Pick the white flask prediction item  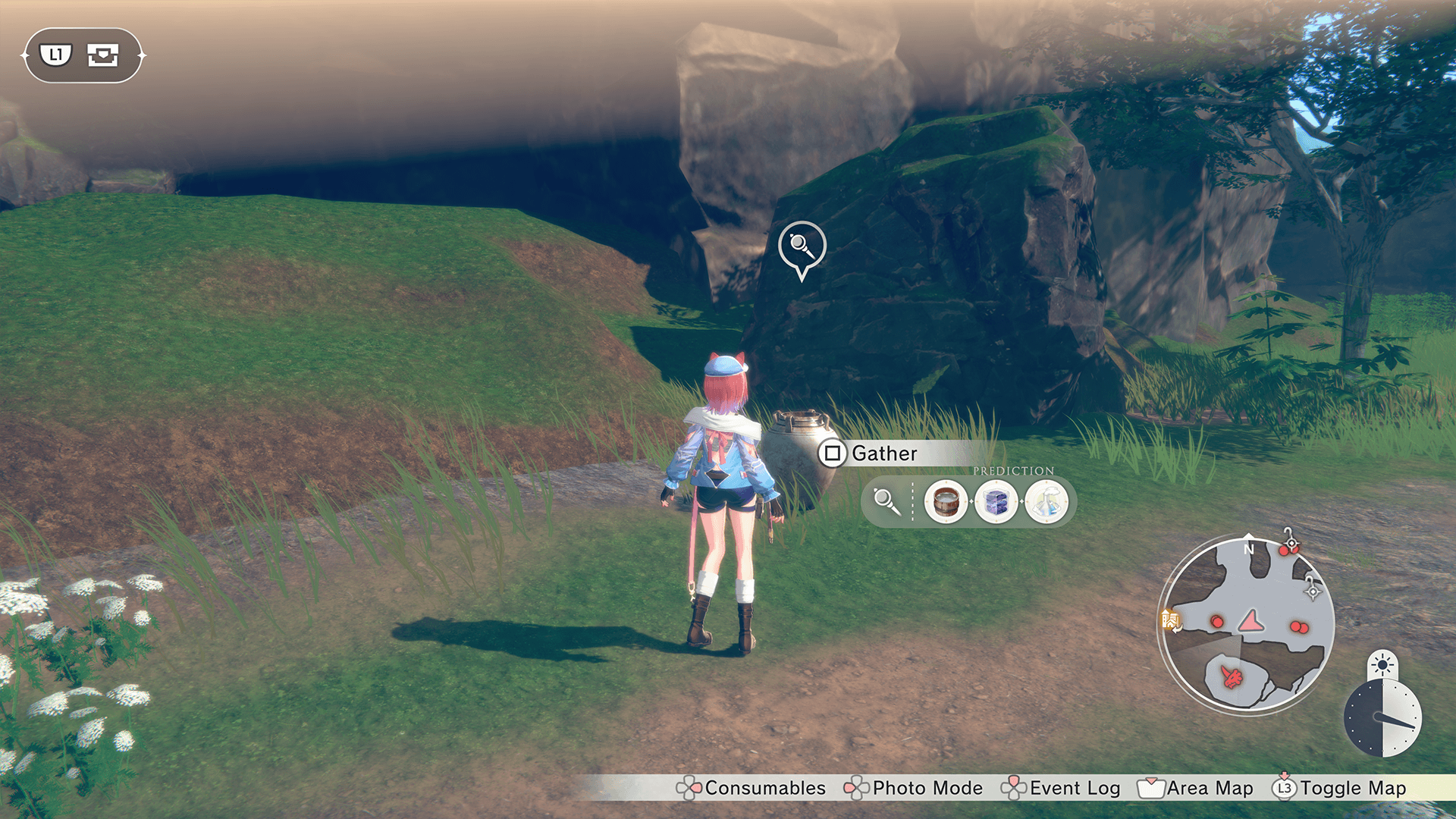click(1046, 501)
